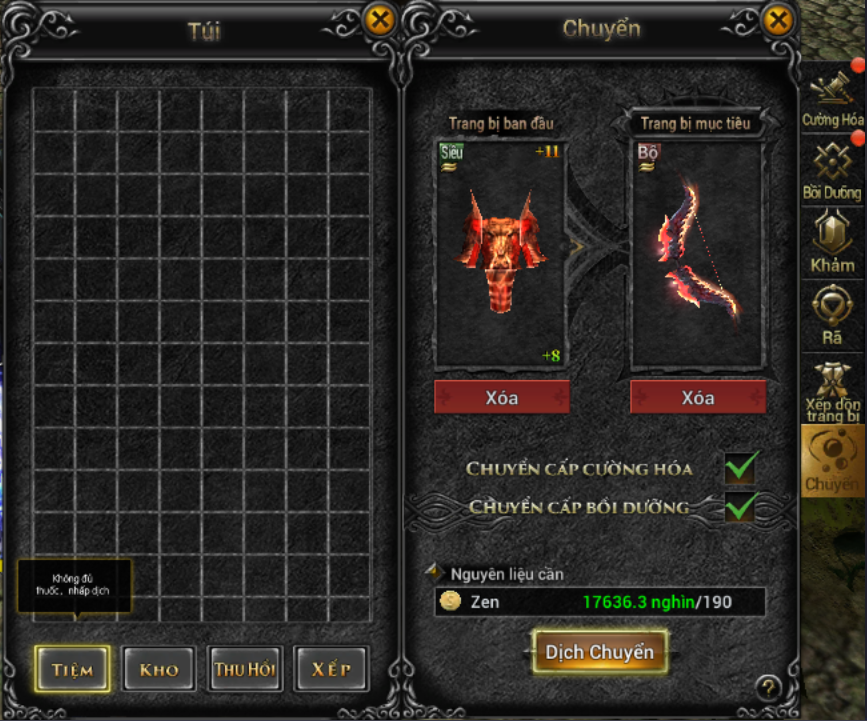Confirm transfer with Dịch Chuyển button
867x721 pixels.
[x=600, y=652]
